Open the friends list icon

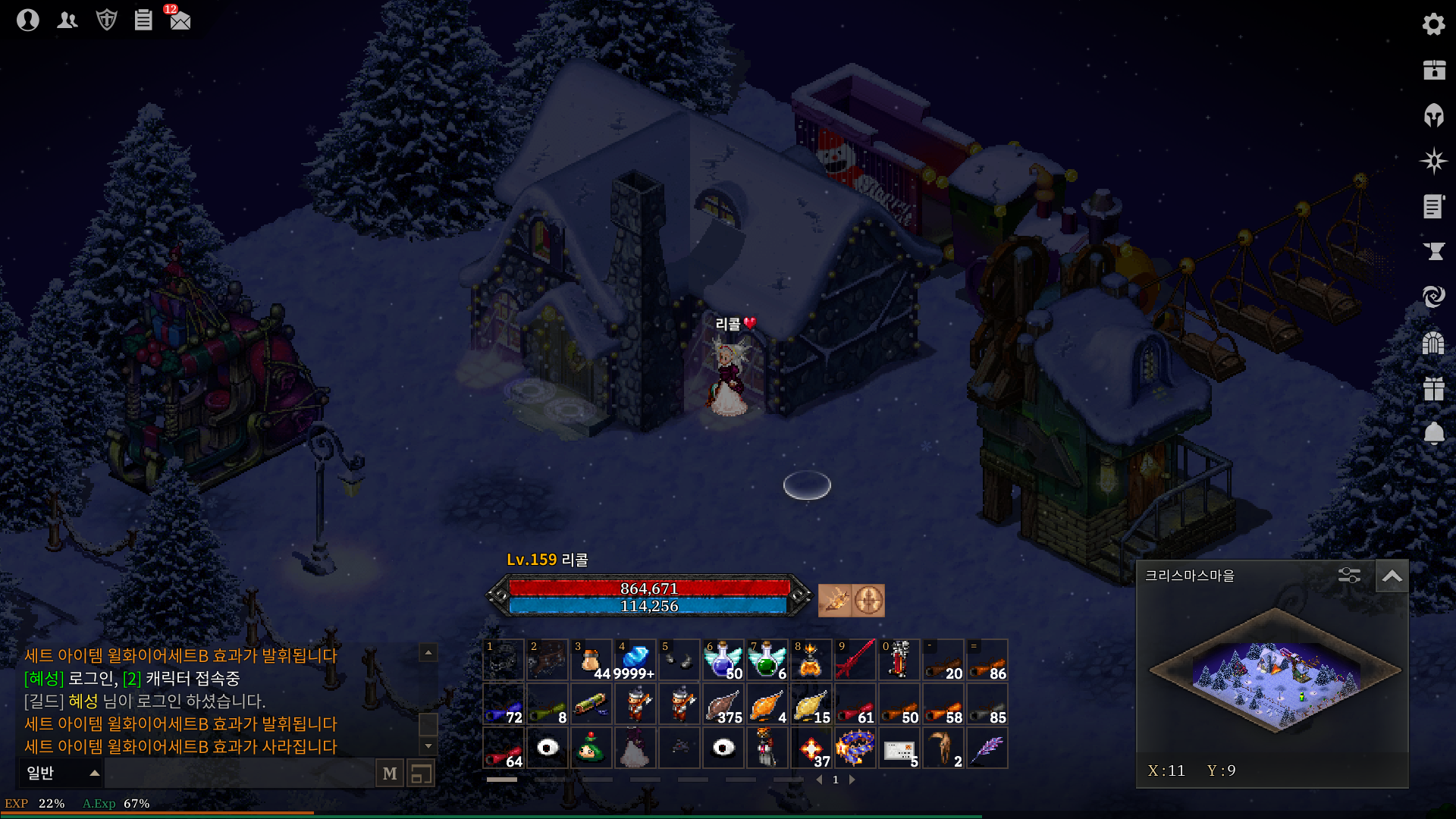click(x=67, y=20)
